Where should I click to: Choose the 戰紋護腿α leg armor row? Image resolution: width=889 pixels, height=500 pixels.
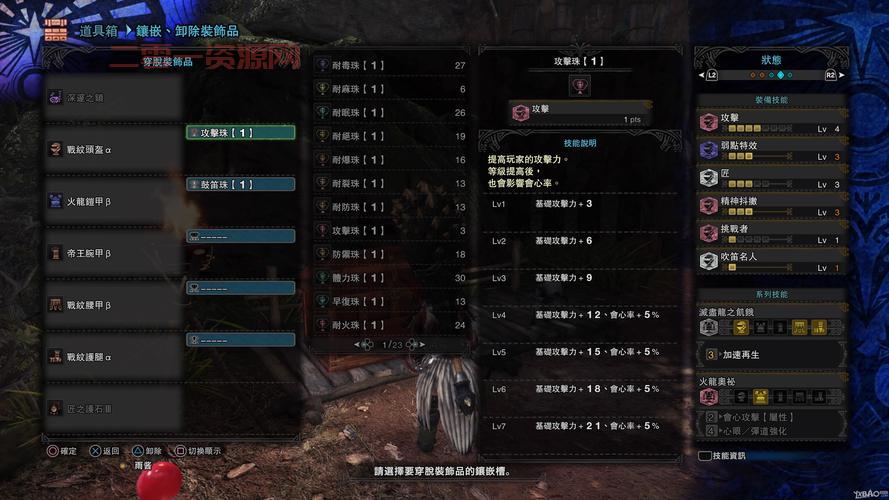[112, 356]
